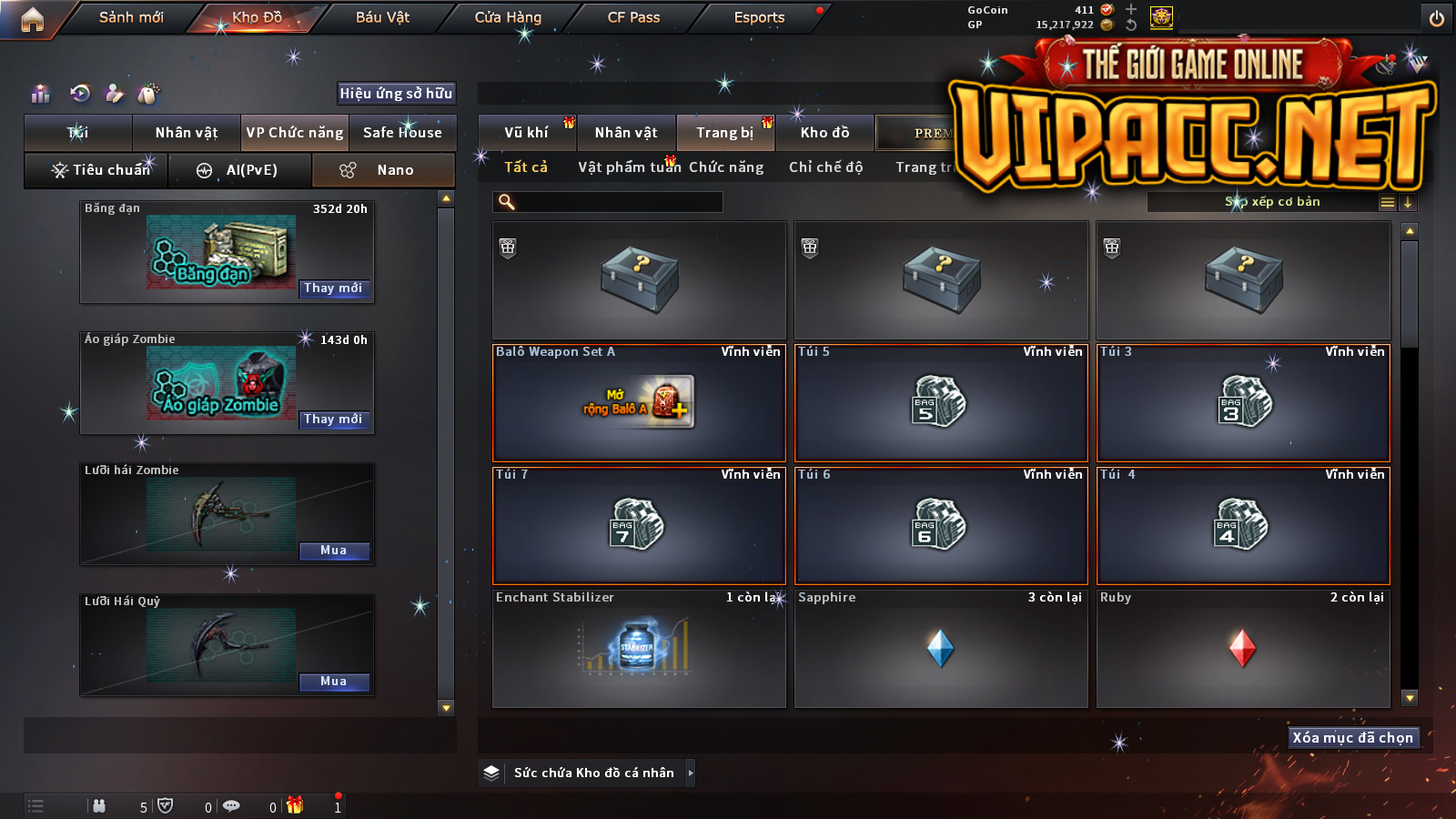The image size is (1456, 819).
Task: Click the power exit button
Action: click(x=1437, y=18)
